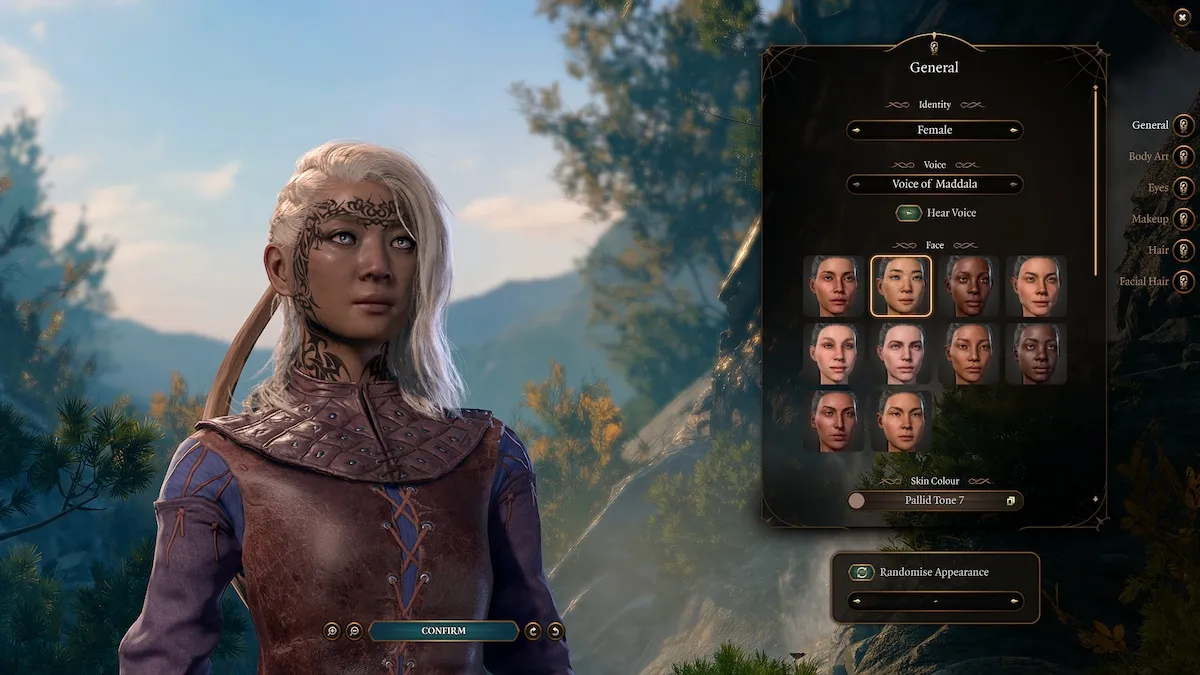The width and height of the screenshot is (1200, 675).
Task: Zoom in on the character
Action: coord(333,631)
